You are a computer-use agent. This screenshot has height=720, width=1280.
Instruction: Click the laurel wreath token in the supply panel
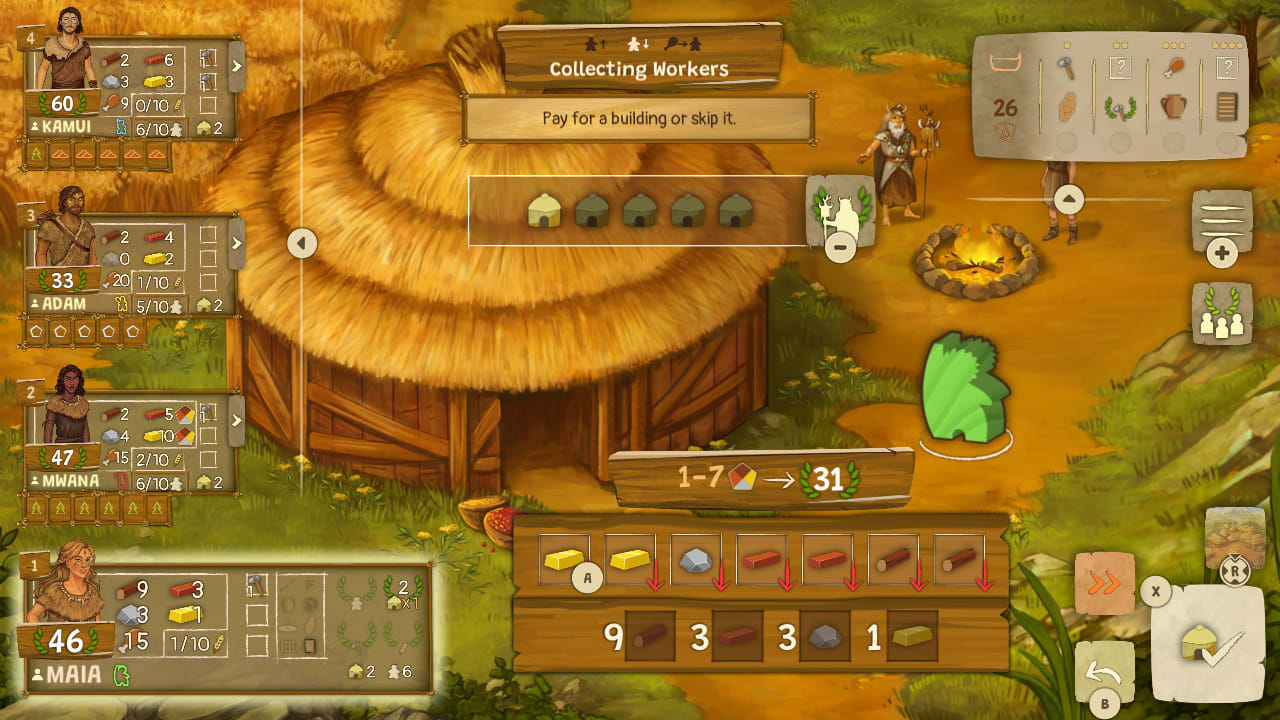tap(1121, 108)
